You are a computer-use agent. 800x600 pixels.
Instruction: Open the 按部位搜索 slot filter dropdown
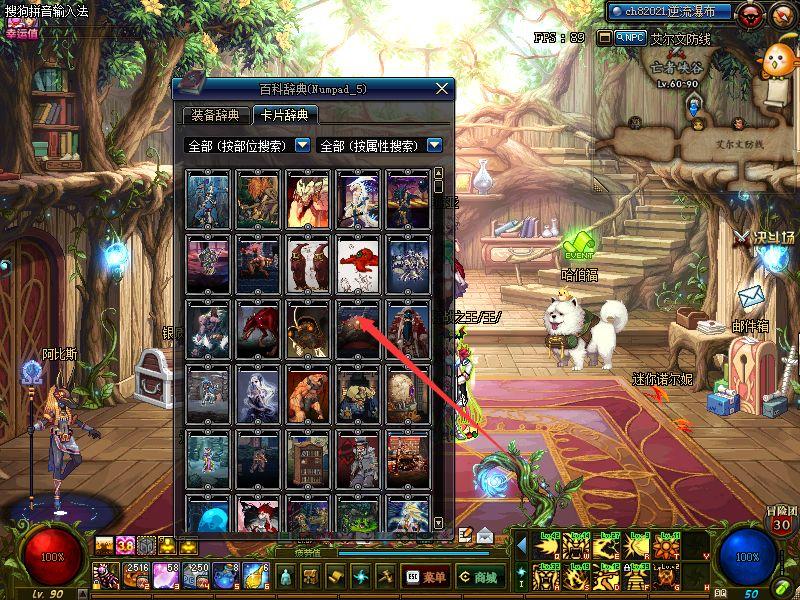coord(303,146)
